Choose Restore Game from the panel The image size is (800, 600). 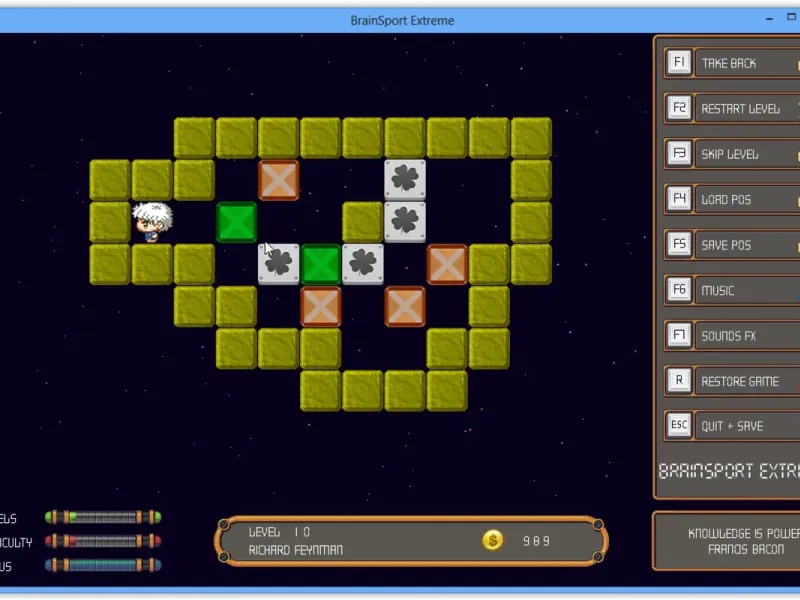point(739,381)
